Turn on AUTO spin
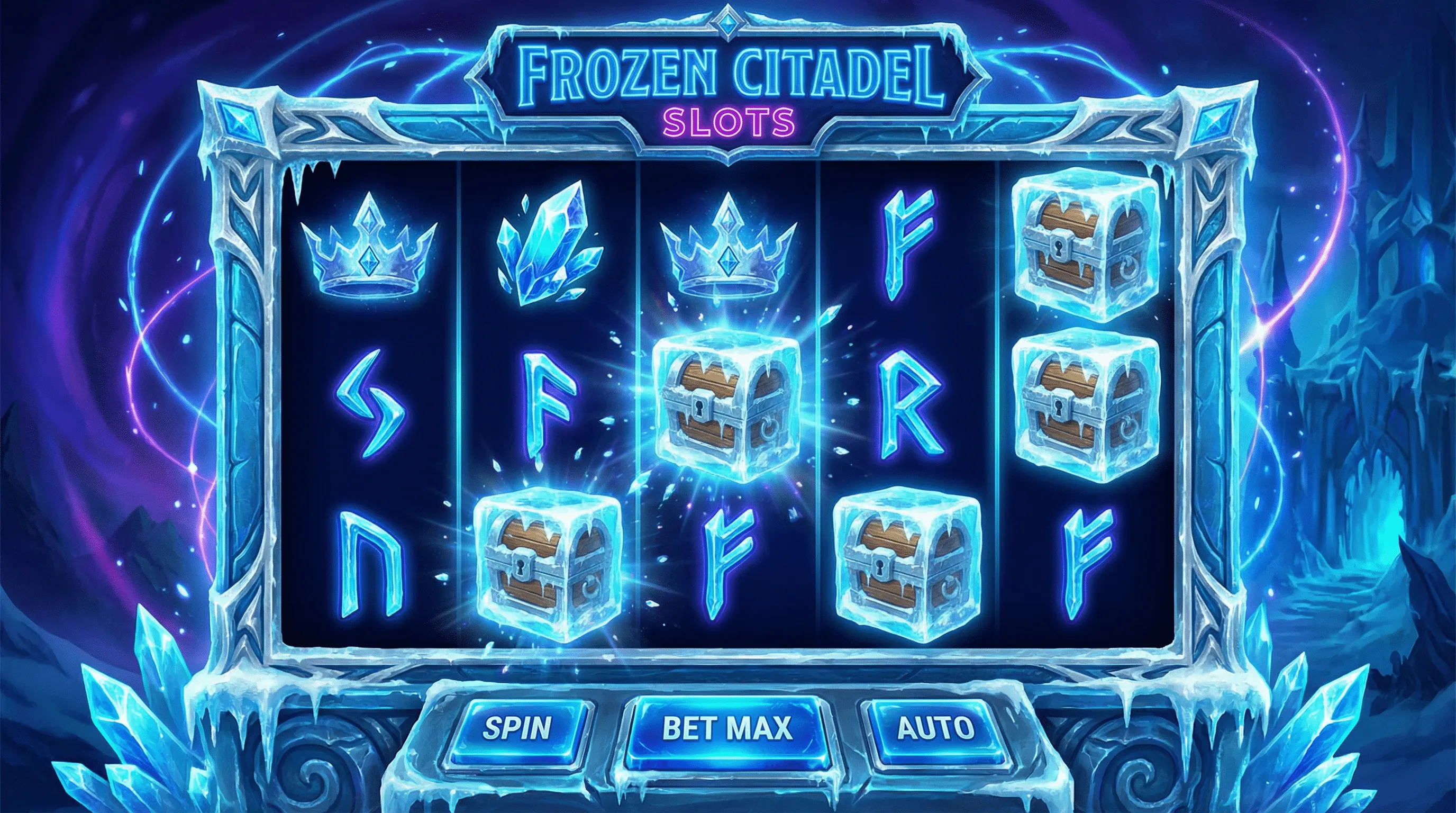Screen dimensions: 1456x813 (x=936, y=729)
